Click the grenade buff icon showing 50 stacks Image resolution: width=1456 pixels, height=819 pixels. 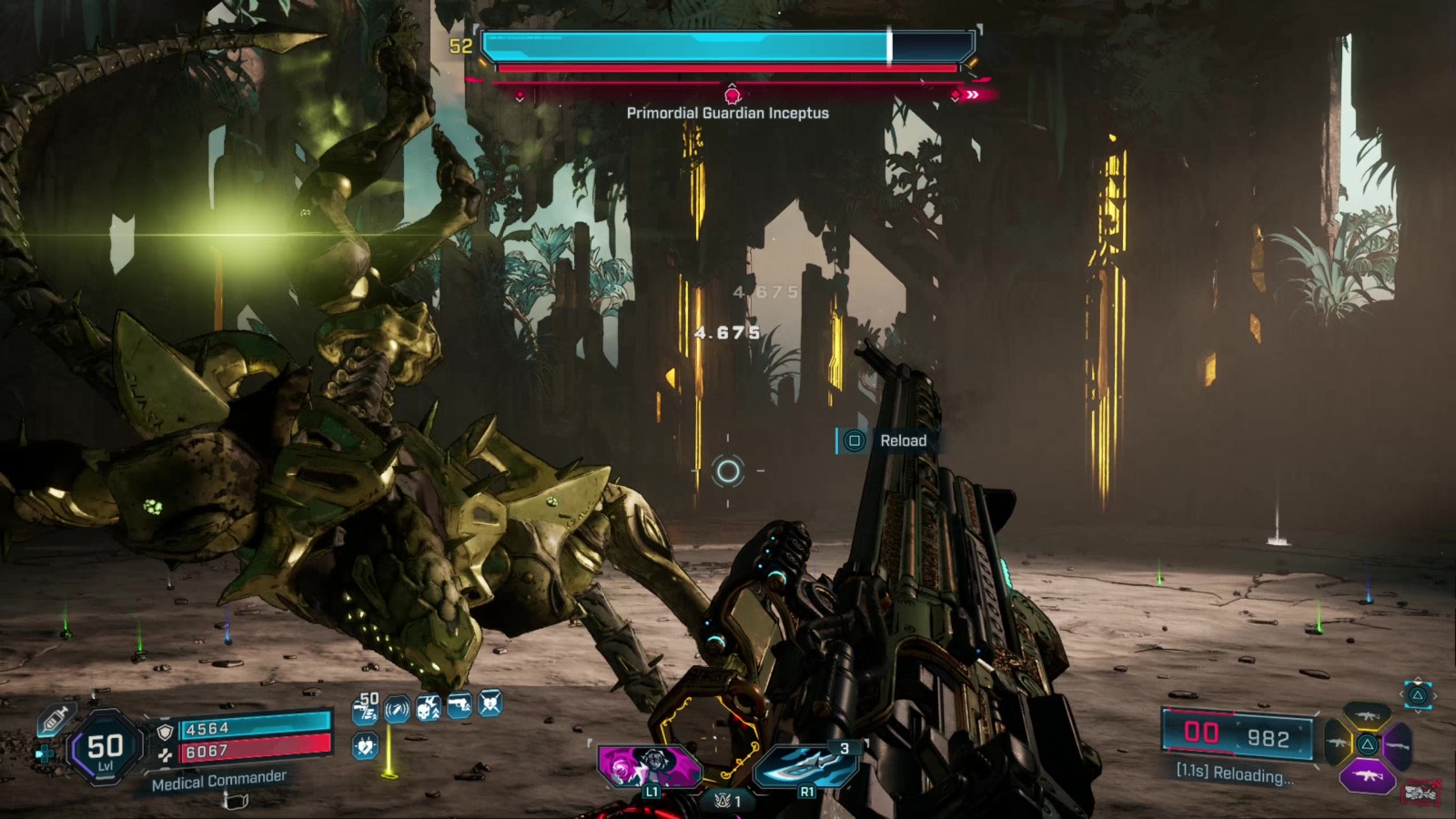(x=367, y=709)
